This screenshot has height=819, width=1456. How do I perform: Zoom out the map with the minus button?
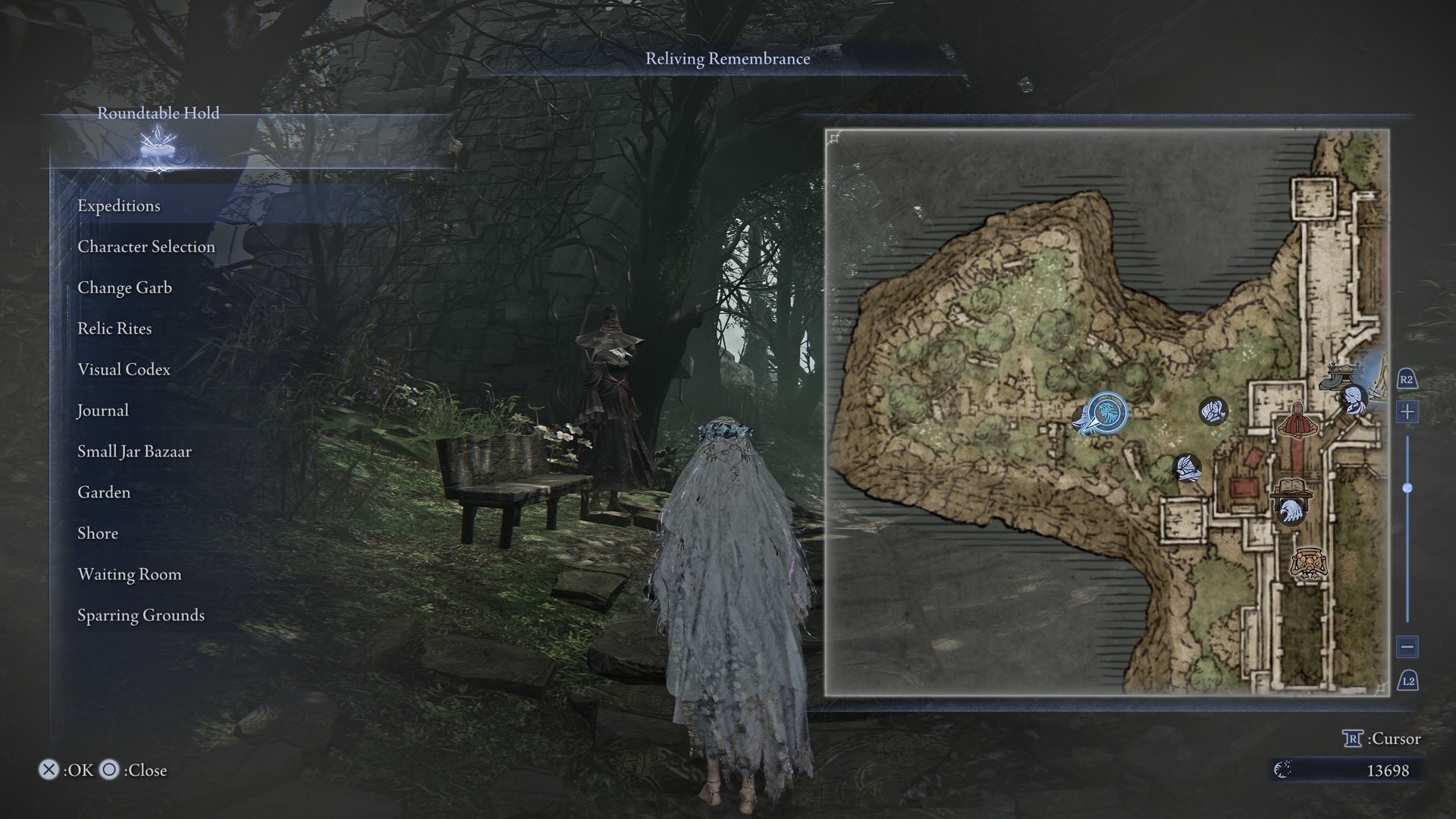point(1407,647)
